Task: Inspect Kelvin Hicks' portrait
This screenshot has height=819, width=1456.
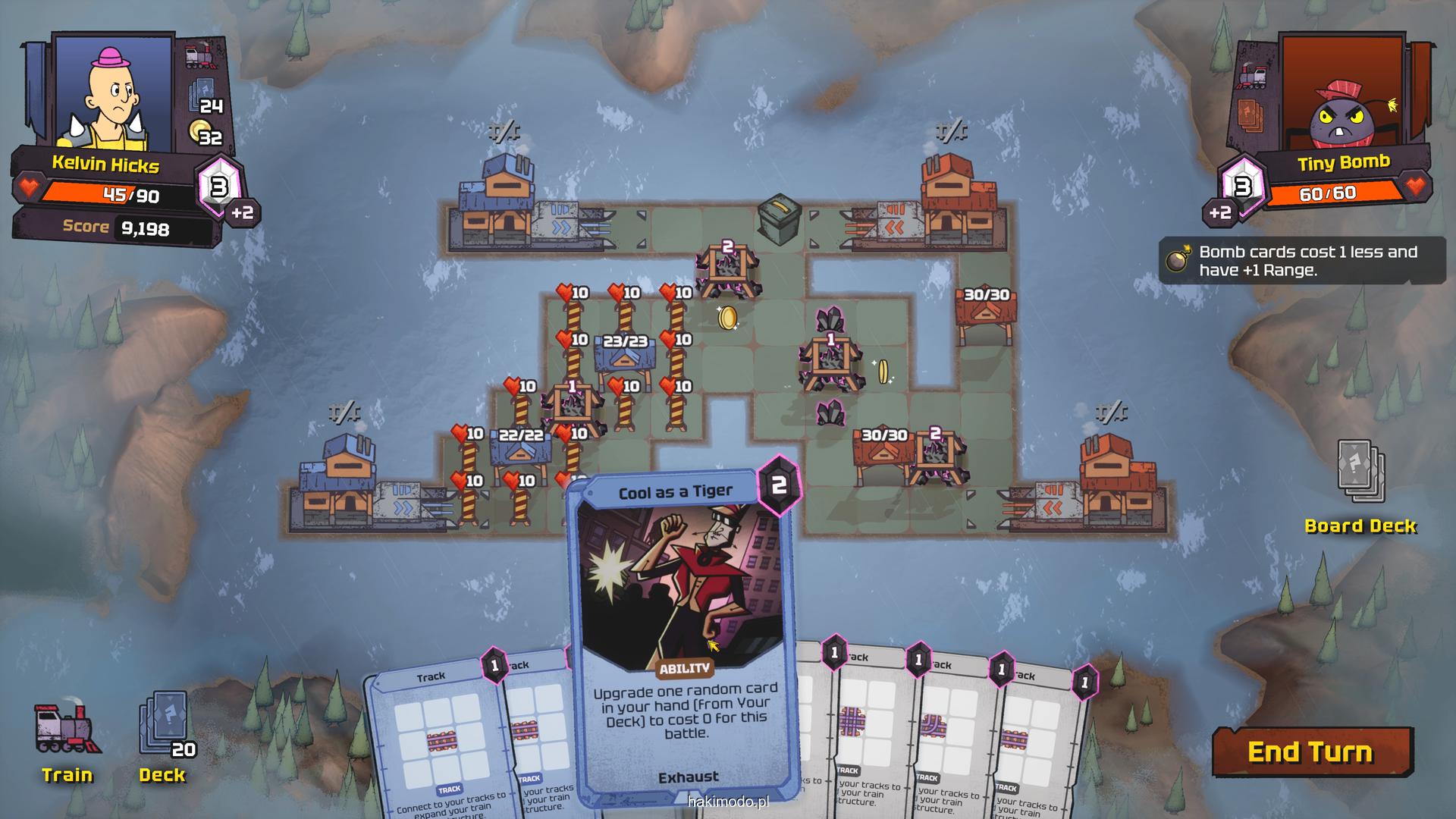Action: 114,95
